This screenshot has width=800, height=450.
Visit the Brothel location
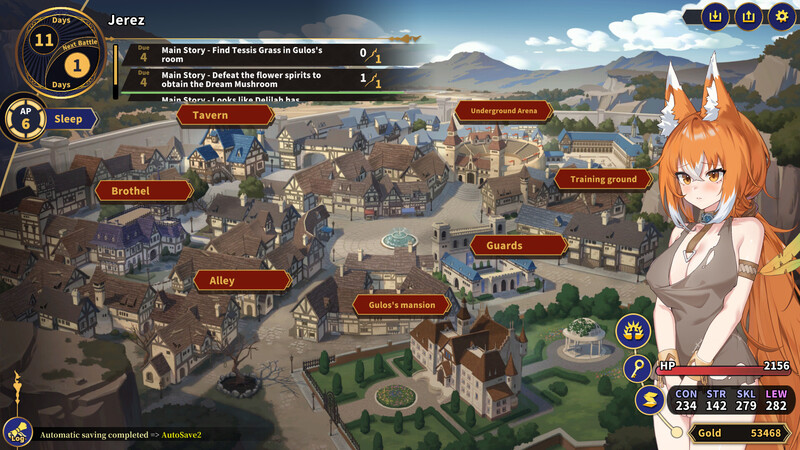144,190
